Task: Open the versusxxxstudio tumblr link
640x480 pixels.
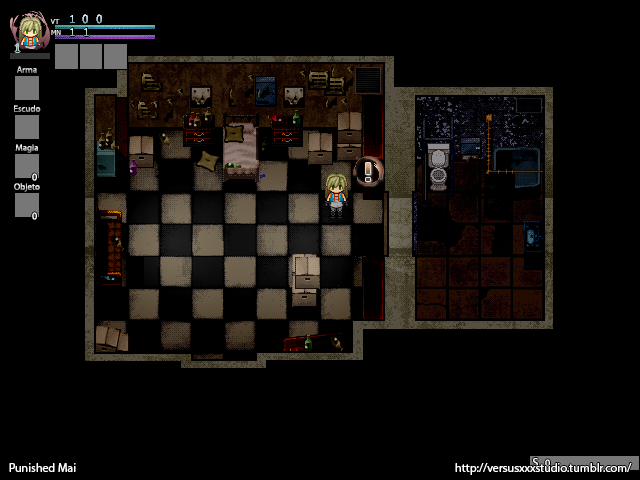Action: (543, 468)
